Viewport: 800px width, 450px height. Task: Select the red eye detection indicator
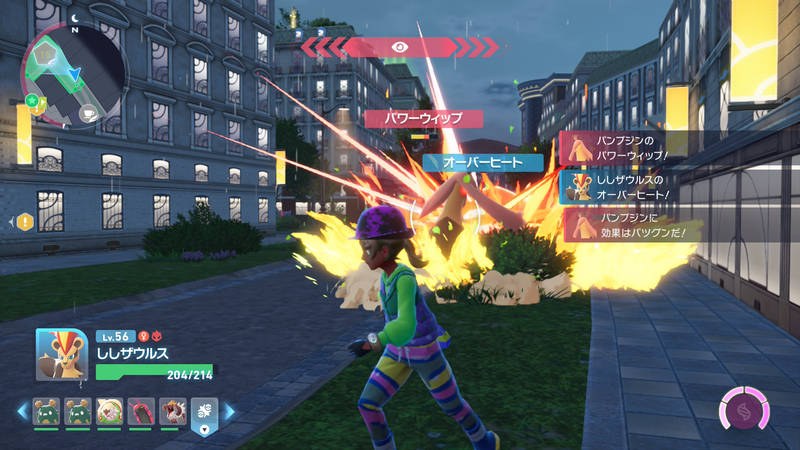point(400,46)
